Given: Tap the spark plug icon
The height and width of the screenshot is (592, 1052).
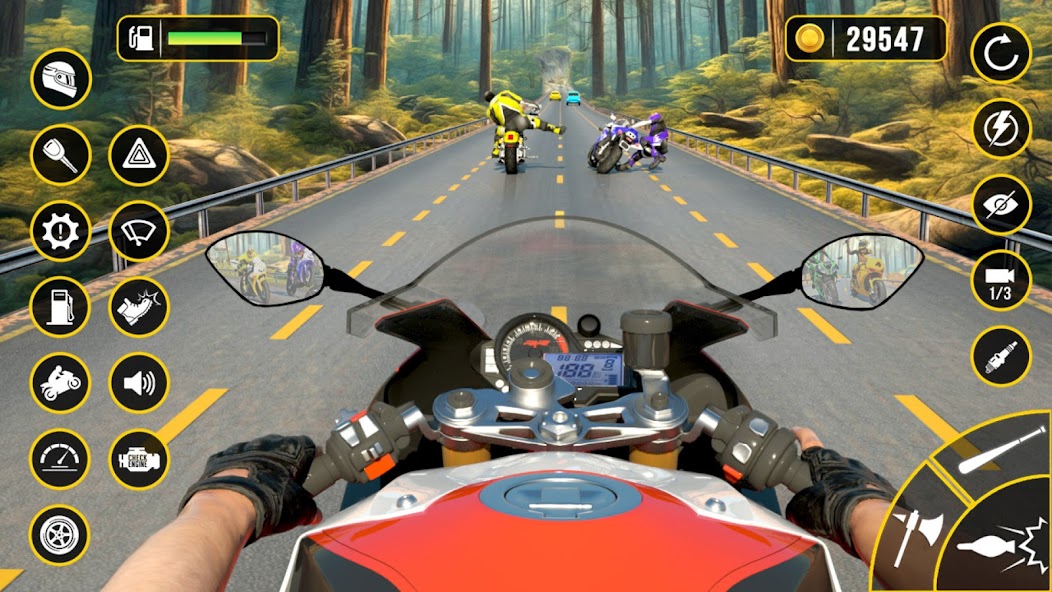Looking at the screenshot, I should click(1001, 357).
